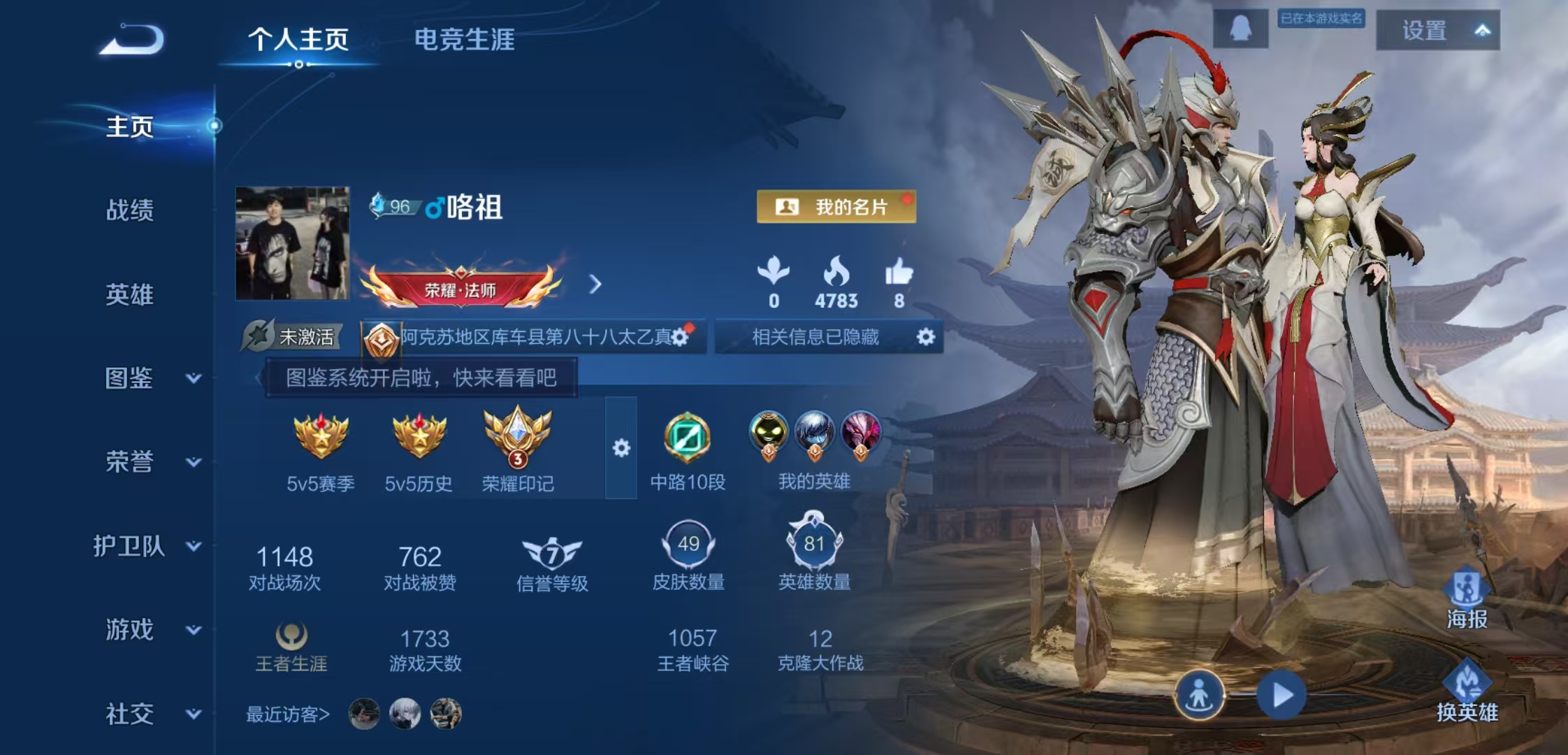The height and width of the screenshot is (755, 1568).
Task: Go back using the return arrow
Action: coord(132,40)
